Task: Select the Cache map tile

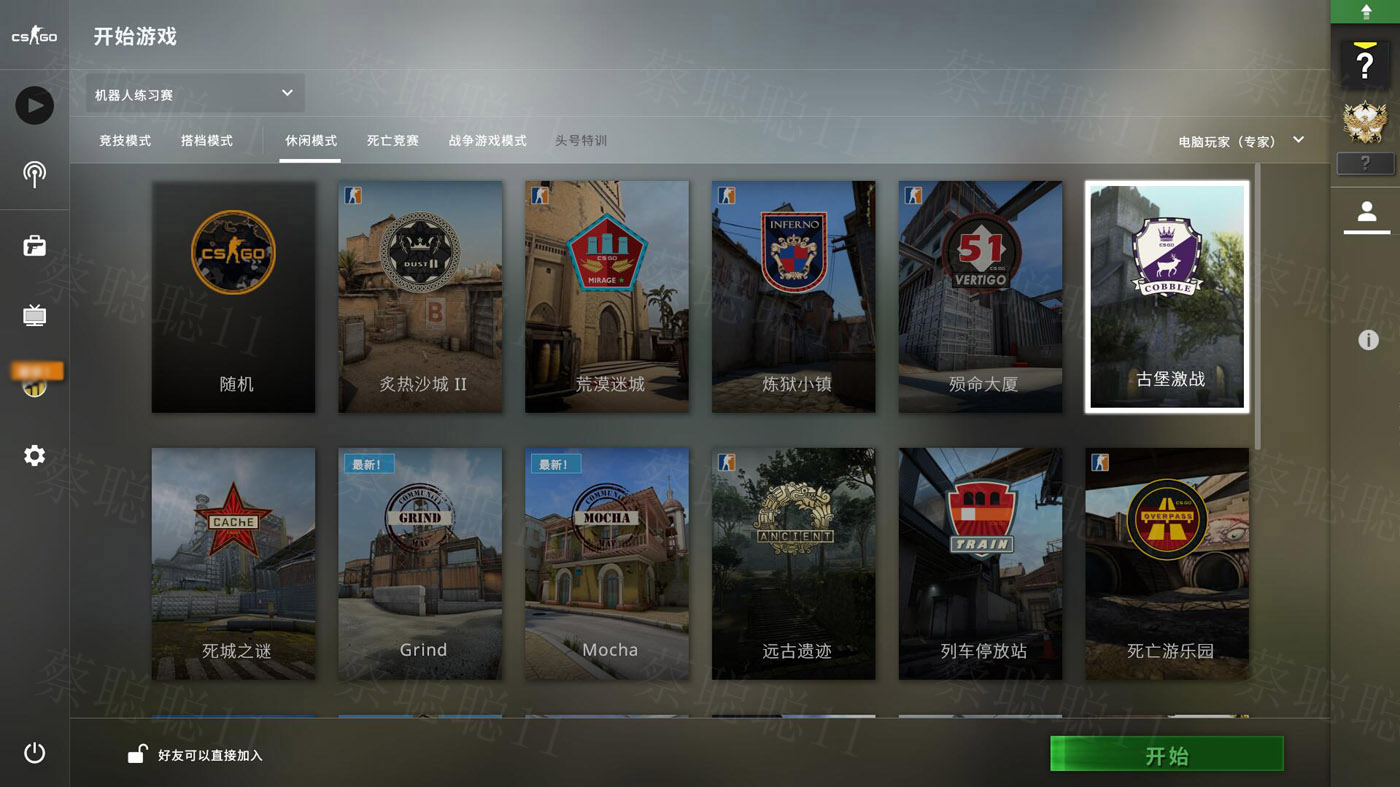Action: [233, 563]
